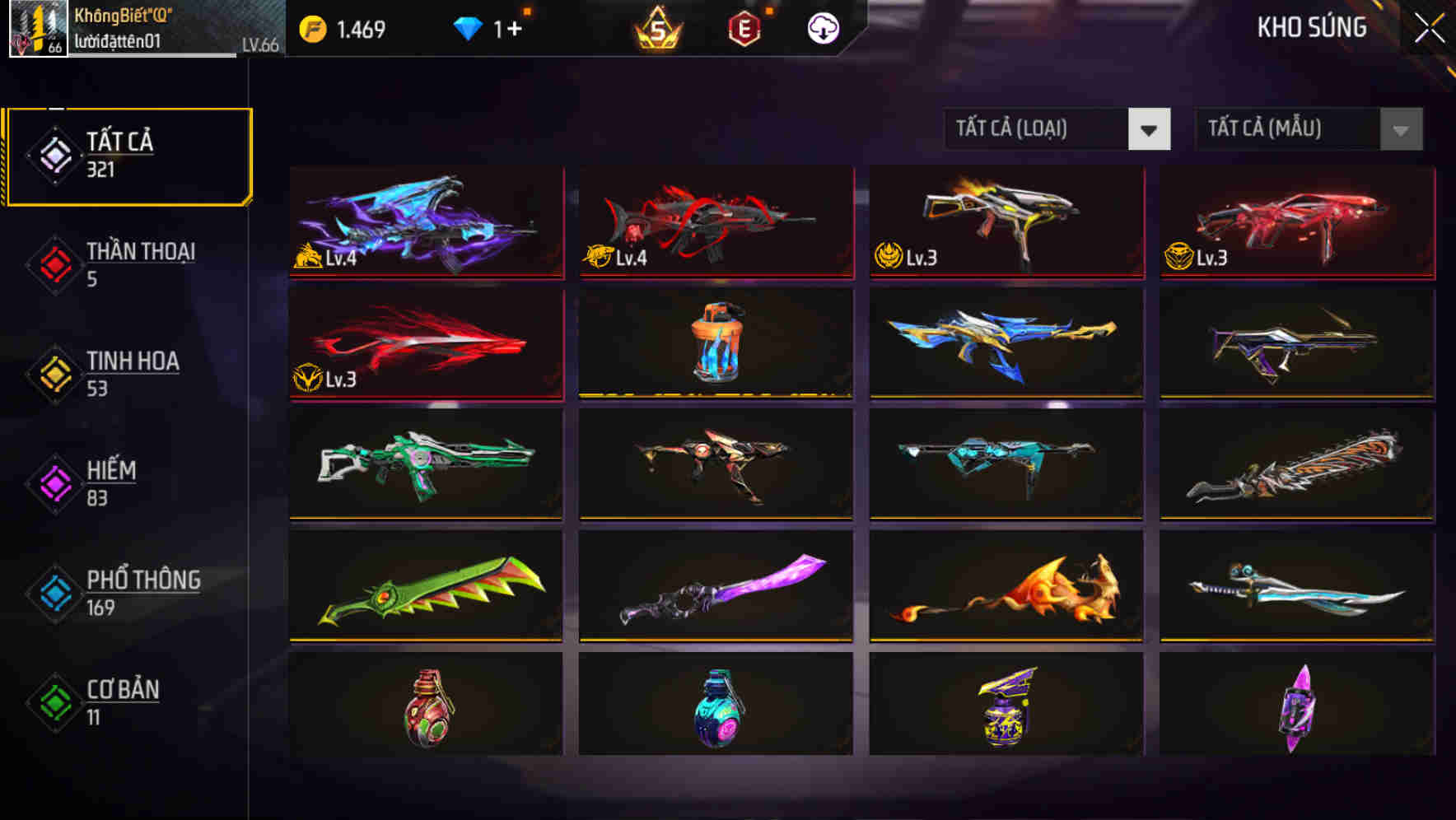Click the KHO SÚNG title text
Screen dimensions: 1456x820
(x=1314, y=27)
